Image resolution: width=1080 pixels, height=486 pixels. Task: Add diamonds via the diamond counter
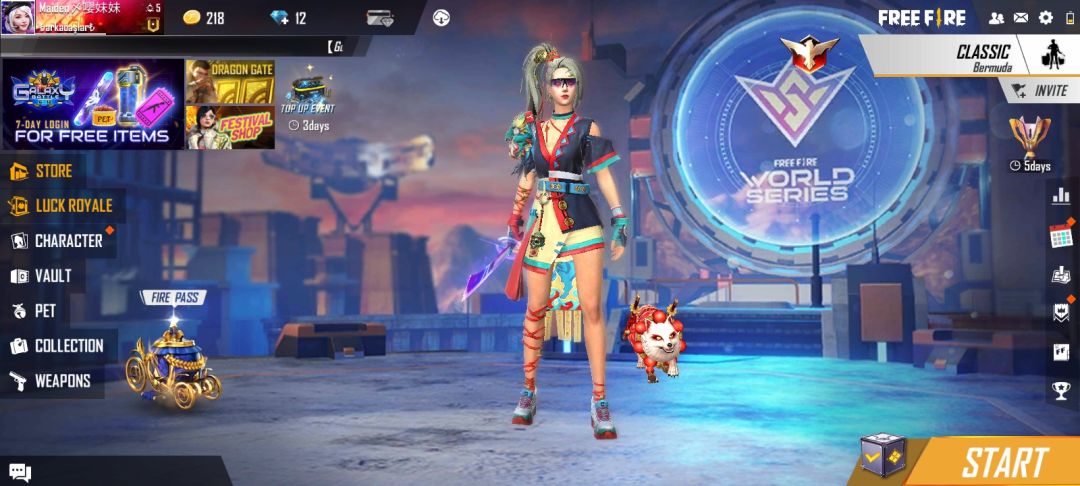point(289,18)
